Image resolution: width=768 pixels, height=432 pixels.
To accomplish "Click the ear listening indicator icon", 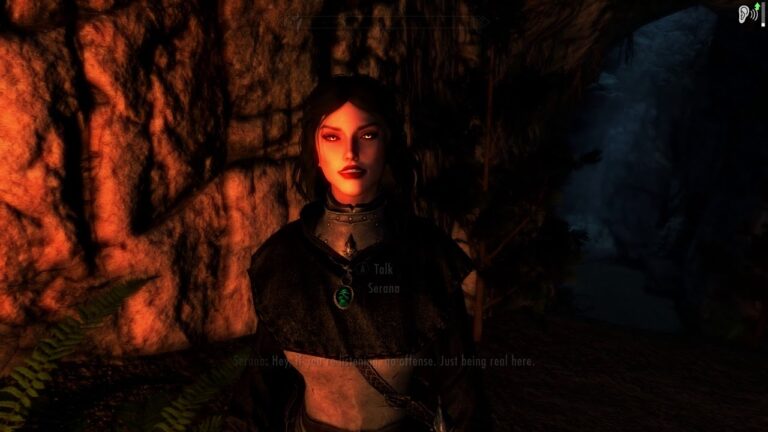I will [744, 13].
